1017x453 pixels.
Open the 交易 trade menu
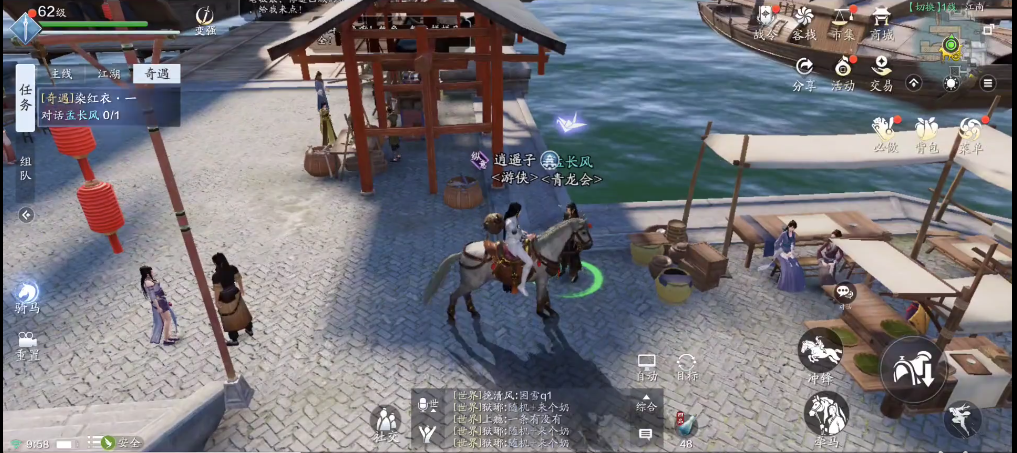[881, 72]
